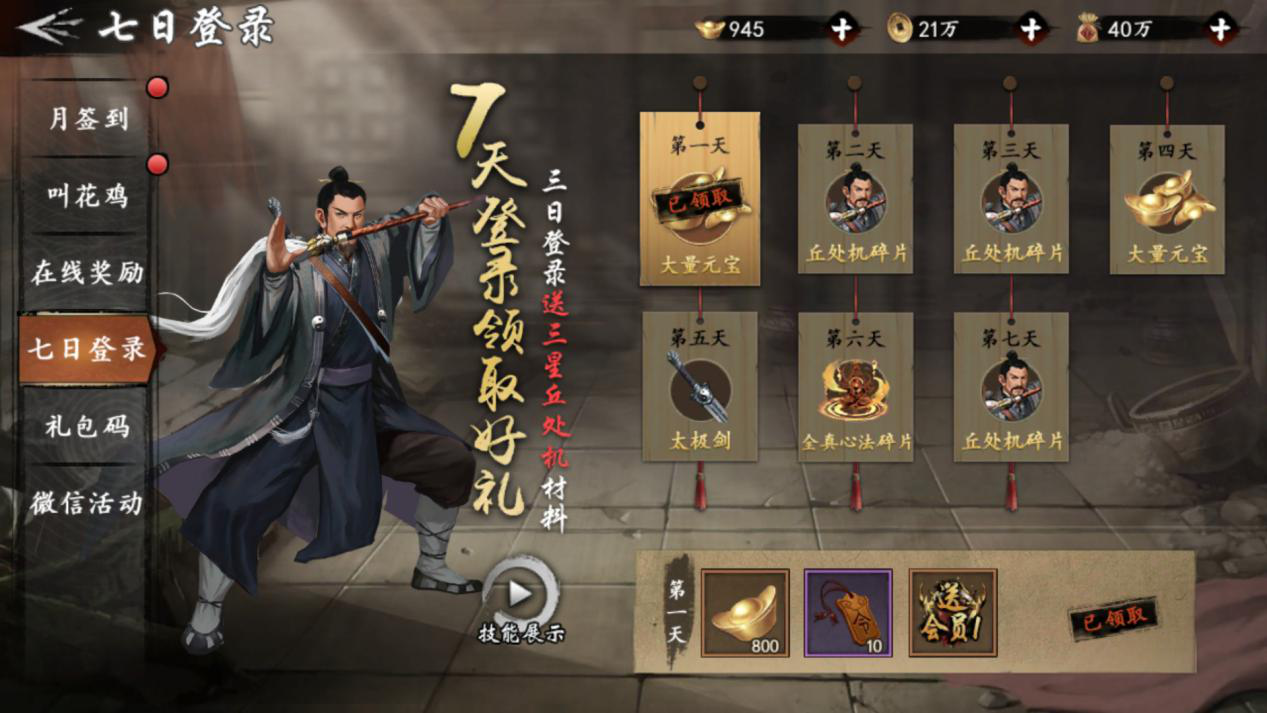Select the 第四天 大量元宝 plaque
The image size is (1267, 713).
[x=1167, y=199]
